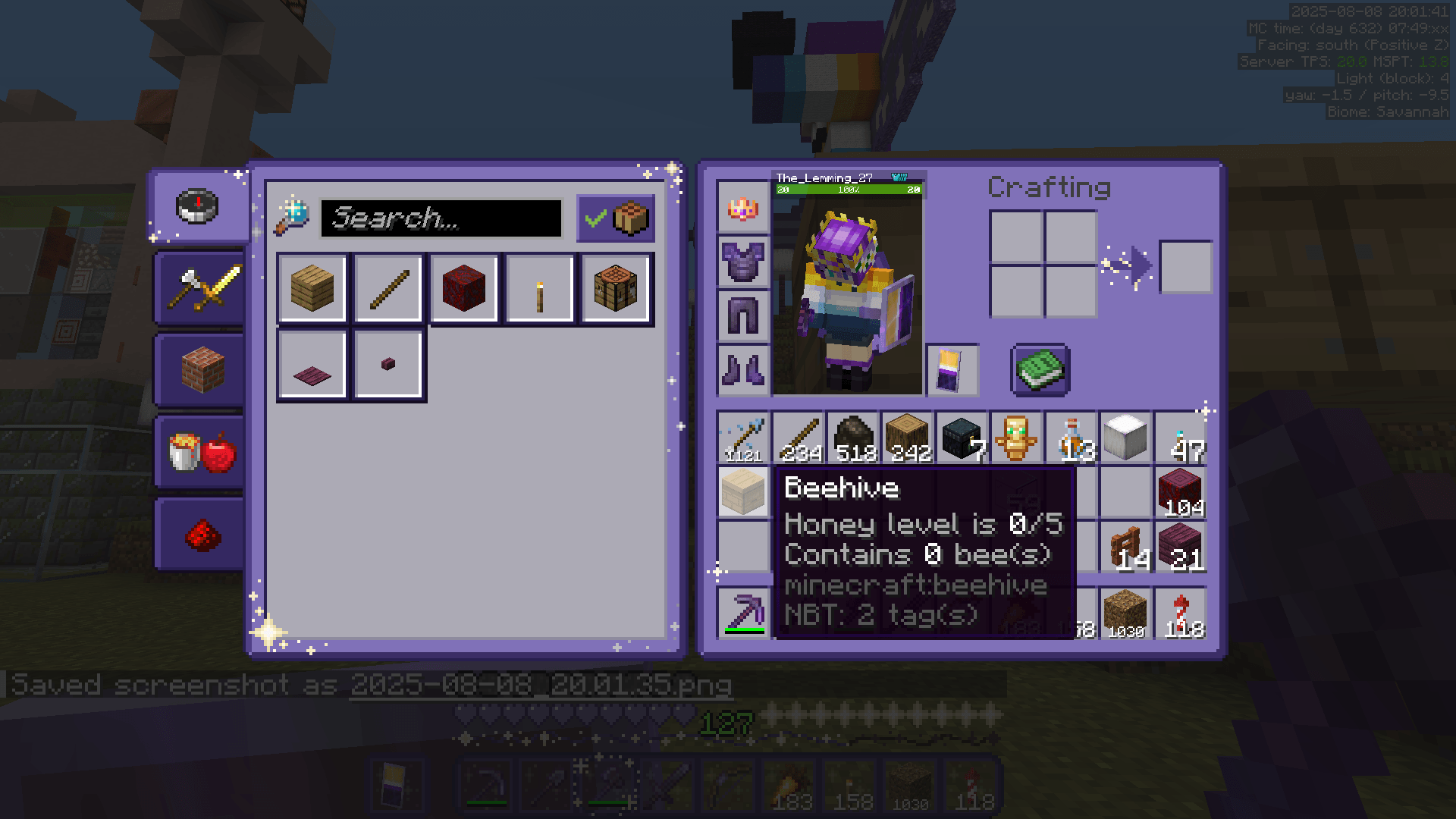Click the Totem of Undying item
This screenshot has width=1456, height=819.
pyautogui.click(x=1016, y=435)
